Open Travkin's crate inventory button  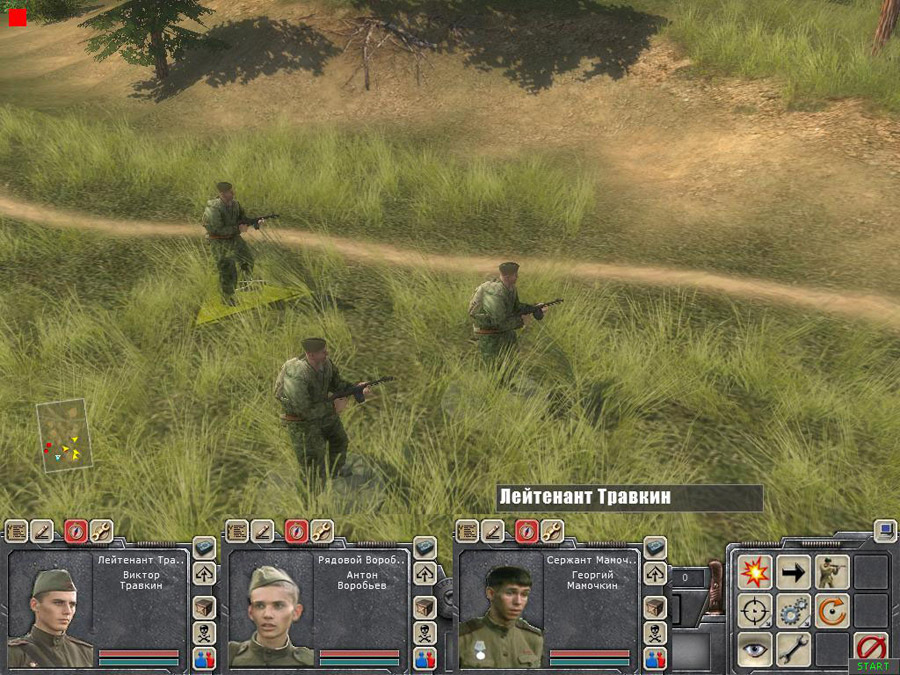pyautogui.click(x=204, y=607)
